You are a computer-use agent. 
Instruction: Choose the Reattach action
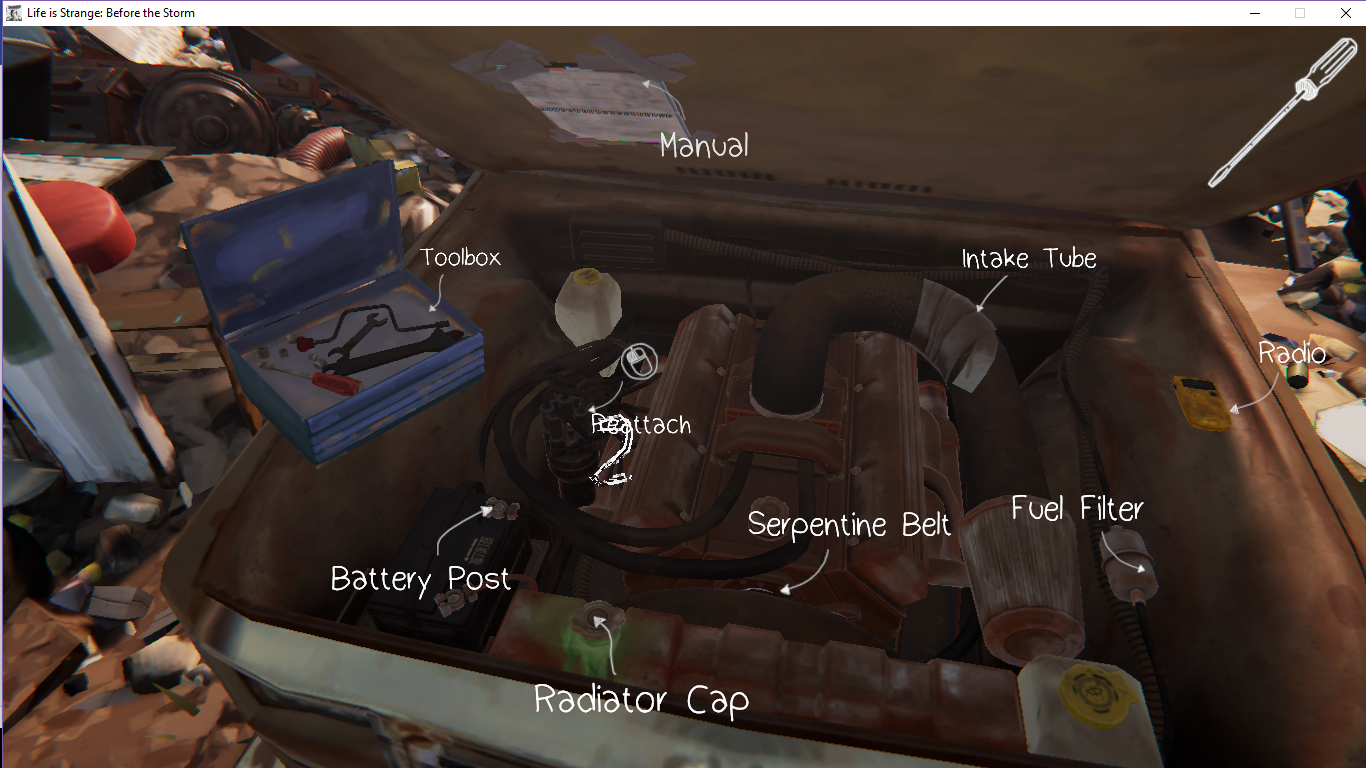coord(641,424)
